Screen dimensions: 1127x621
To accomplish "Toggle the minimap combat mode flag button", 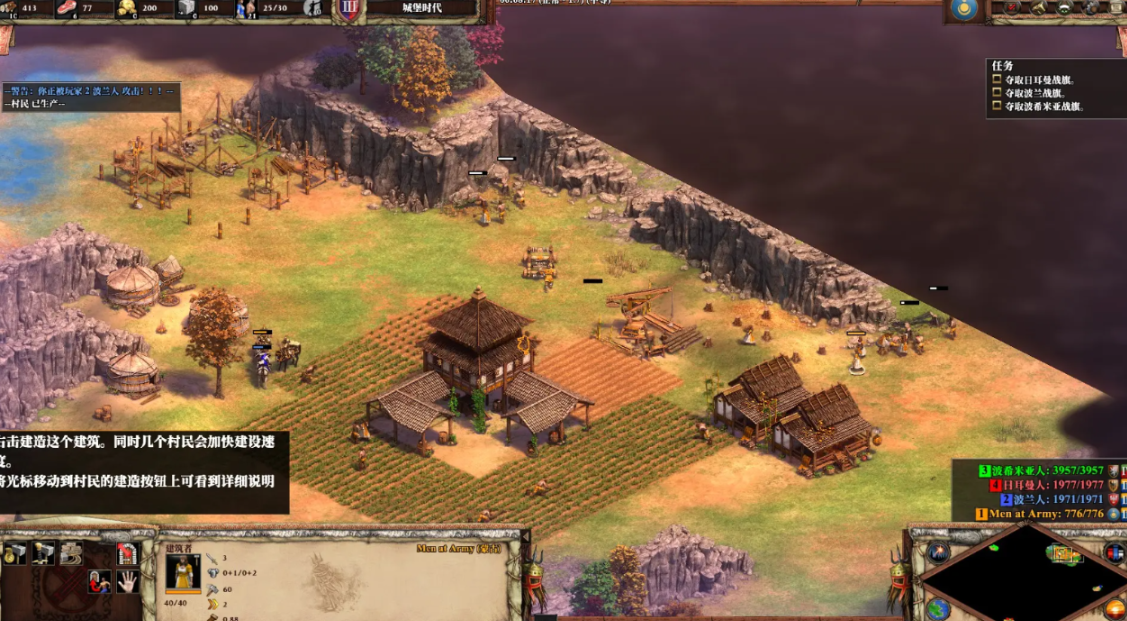I will tap(1114, 552).
